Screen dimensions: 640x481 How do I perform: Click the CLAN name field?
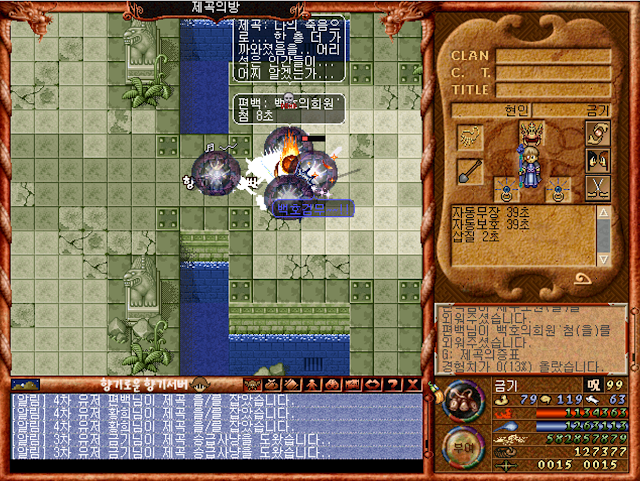[x=553, y=56]
